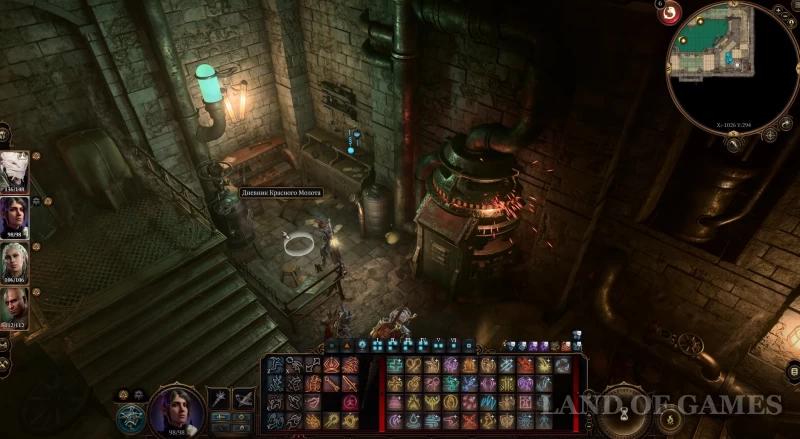Click the active character portrait beside the hotbar
The image size is (800, 439).
[178, 411]
